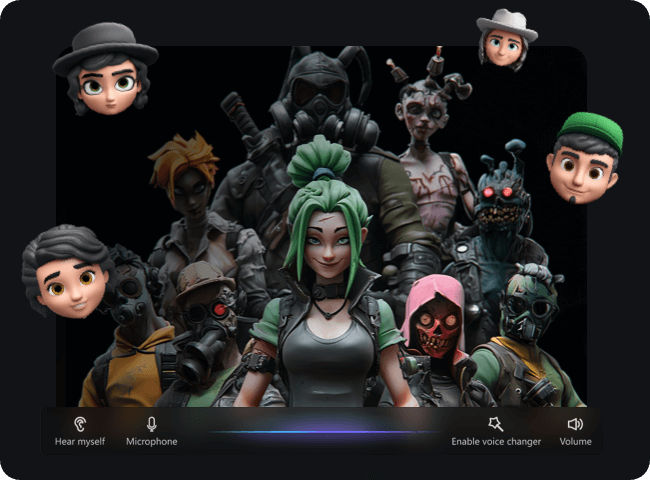The width and height of the screenshot is (650, 480).
Task: Choose the green beanie avatar face
Action: pyautogui.click(x=584, y=158)
